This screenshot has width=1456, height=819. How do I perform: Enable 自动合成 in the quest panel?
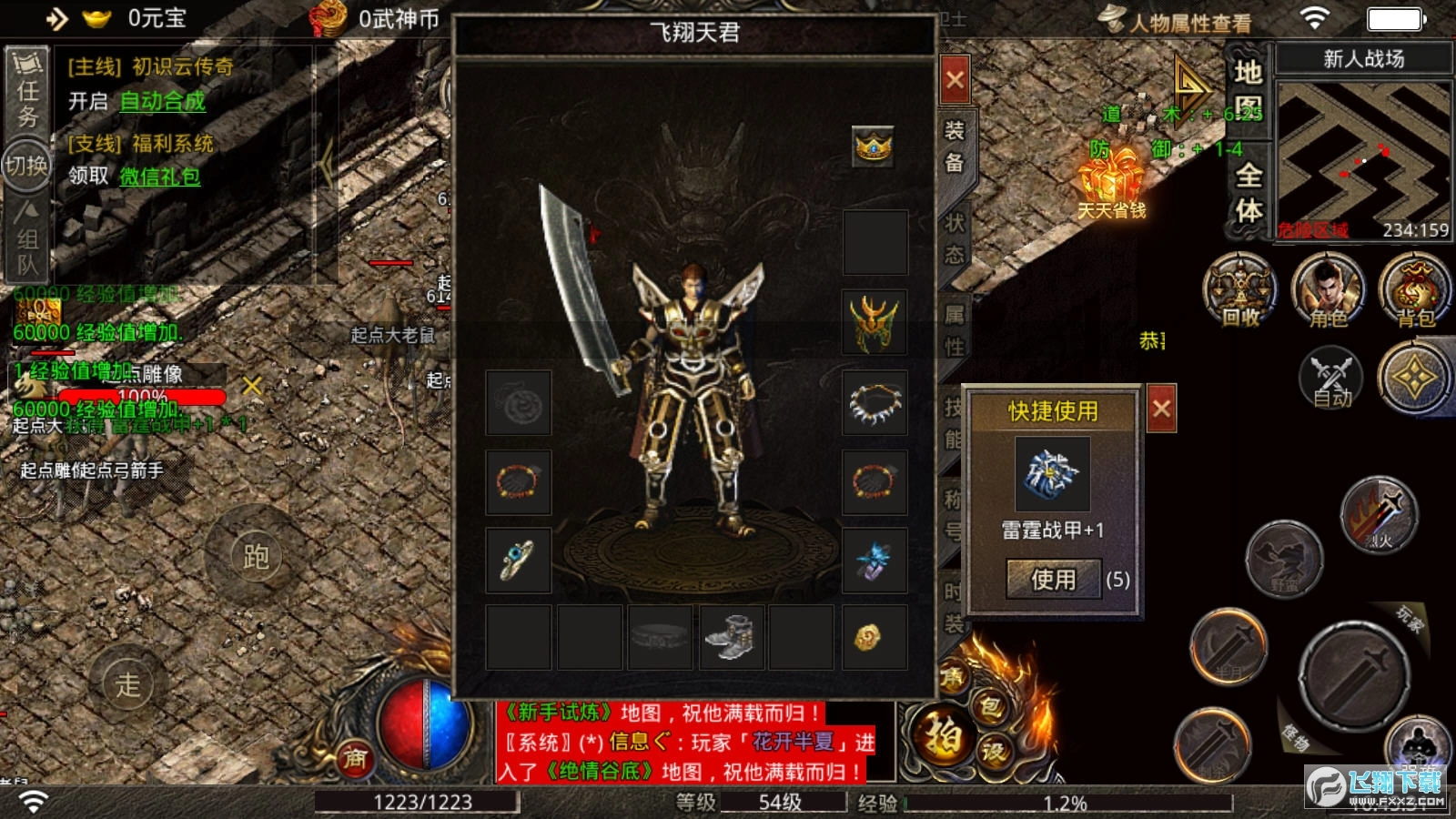(162, 102)
